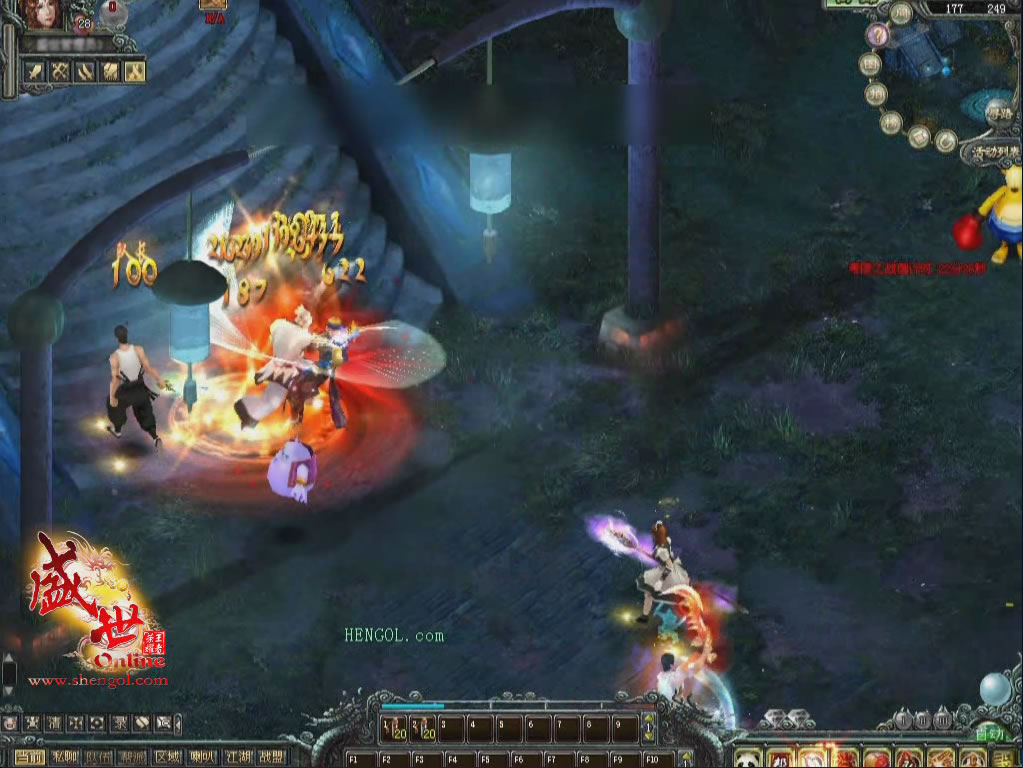
Task: Select the 江湖 chat channel tab
Action: point(237,758)
